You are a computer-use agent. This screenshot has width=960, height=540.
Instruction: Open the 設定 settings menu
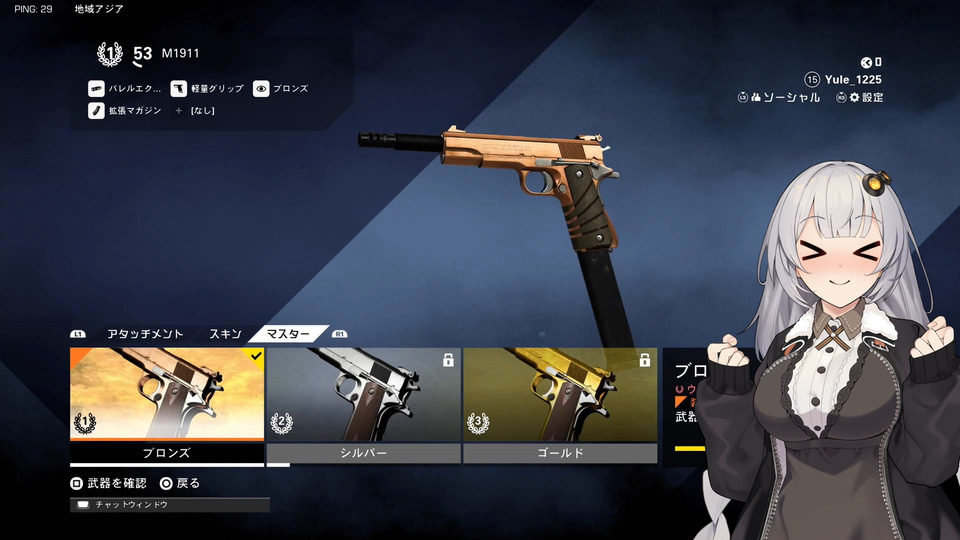865,97
